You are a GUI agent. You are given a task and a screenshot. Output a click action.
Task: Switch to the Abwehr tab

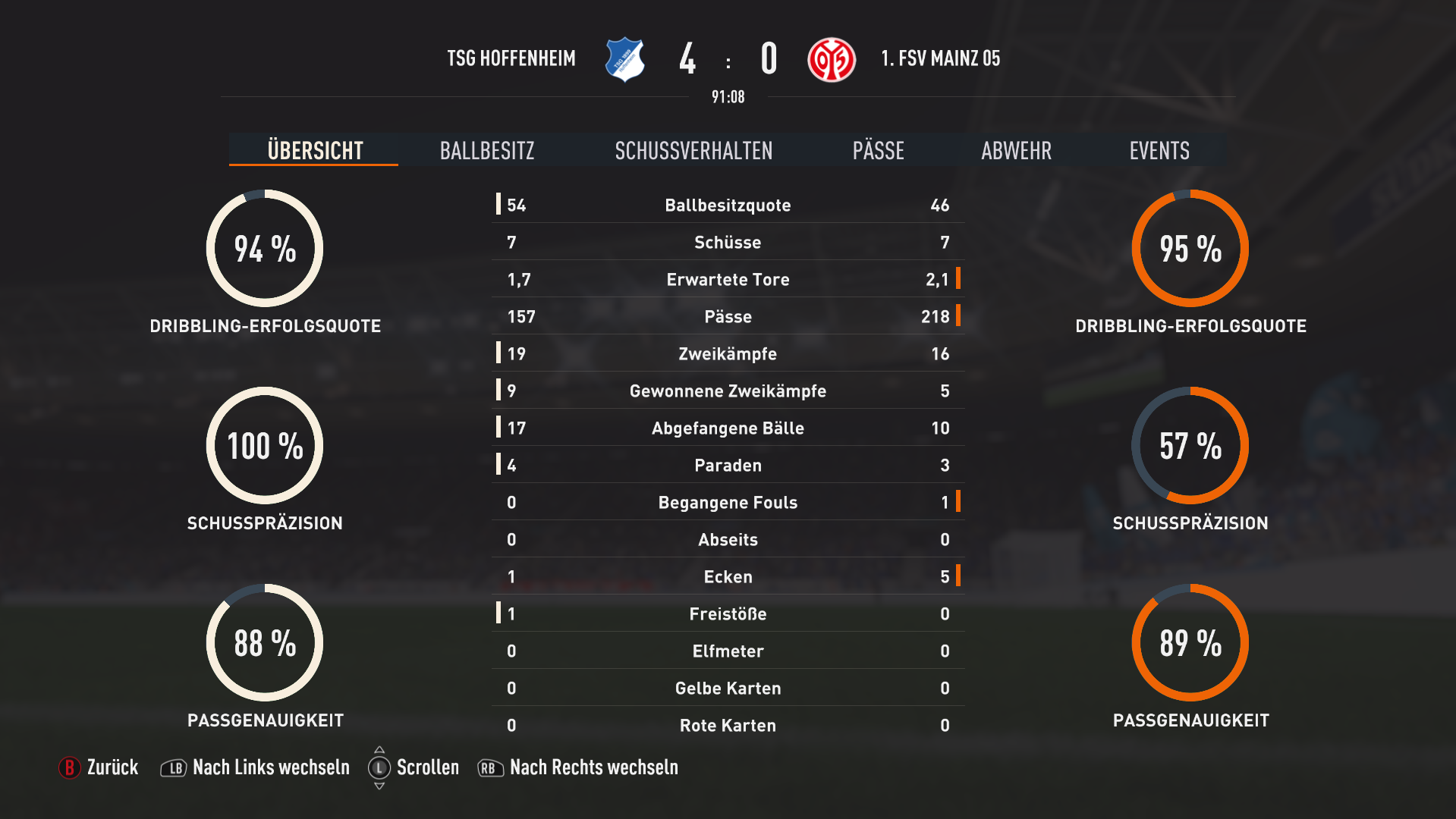pyautogui.click(x=1016, y=150)
